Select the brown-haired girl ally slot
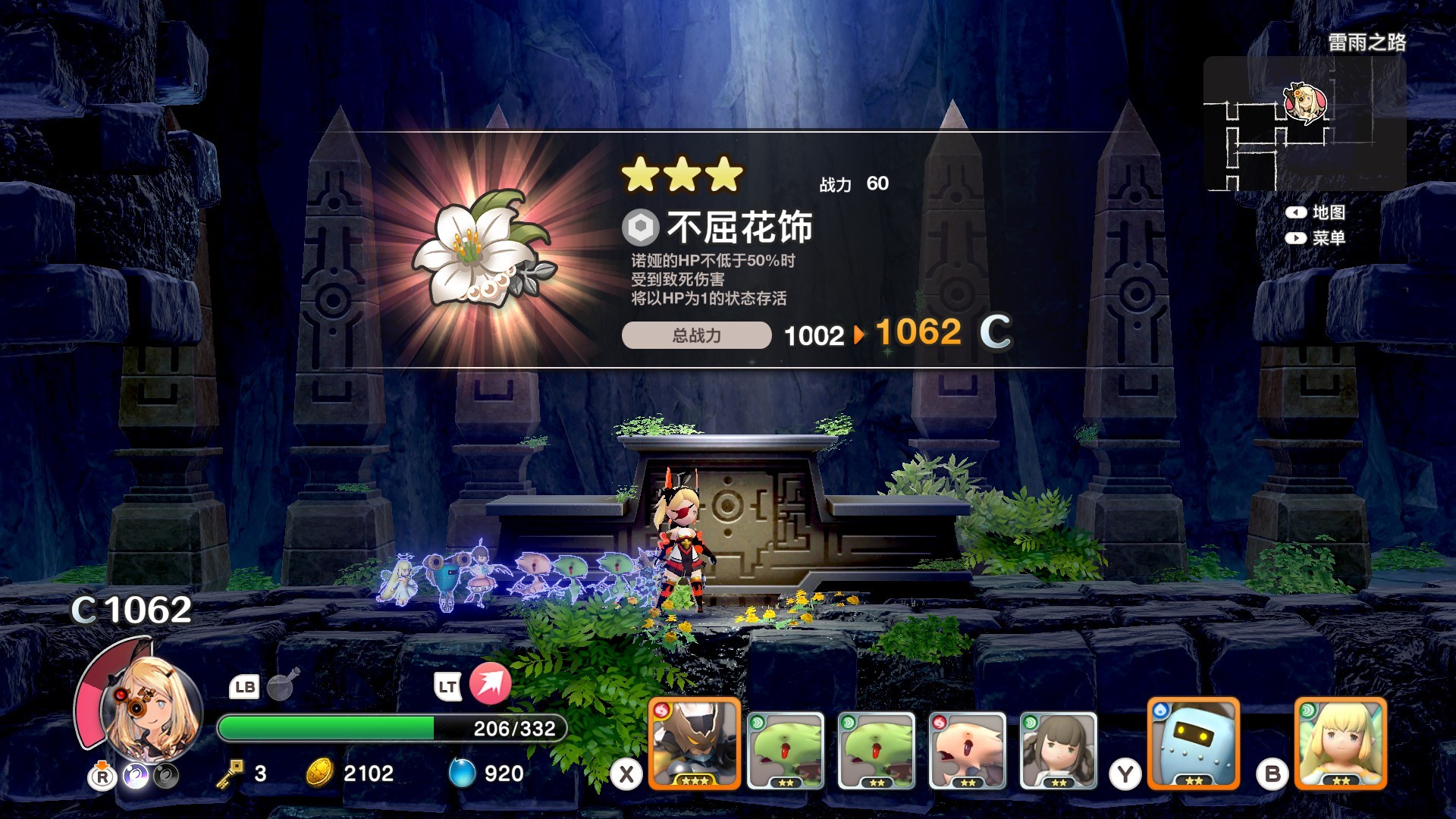1456x819 pixels. pos(1058,750)
